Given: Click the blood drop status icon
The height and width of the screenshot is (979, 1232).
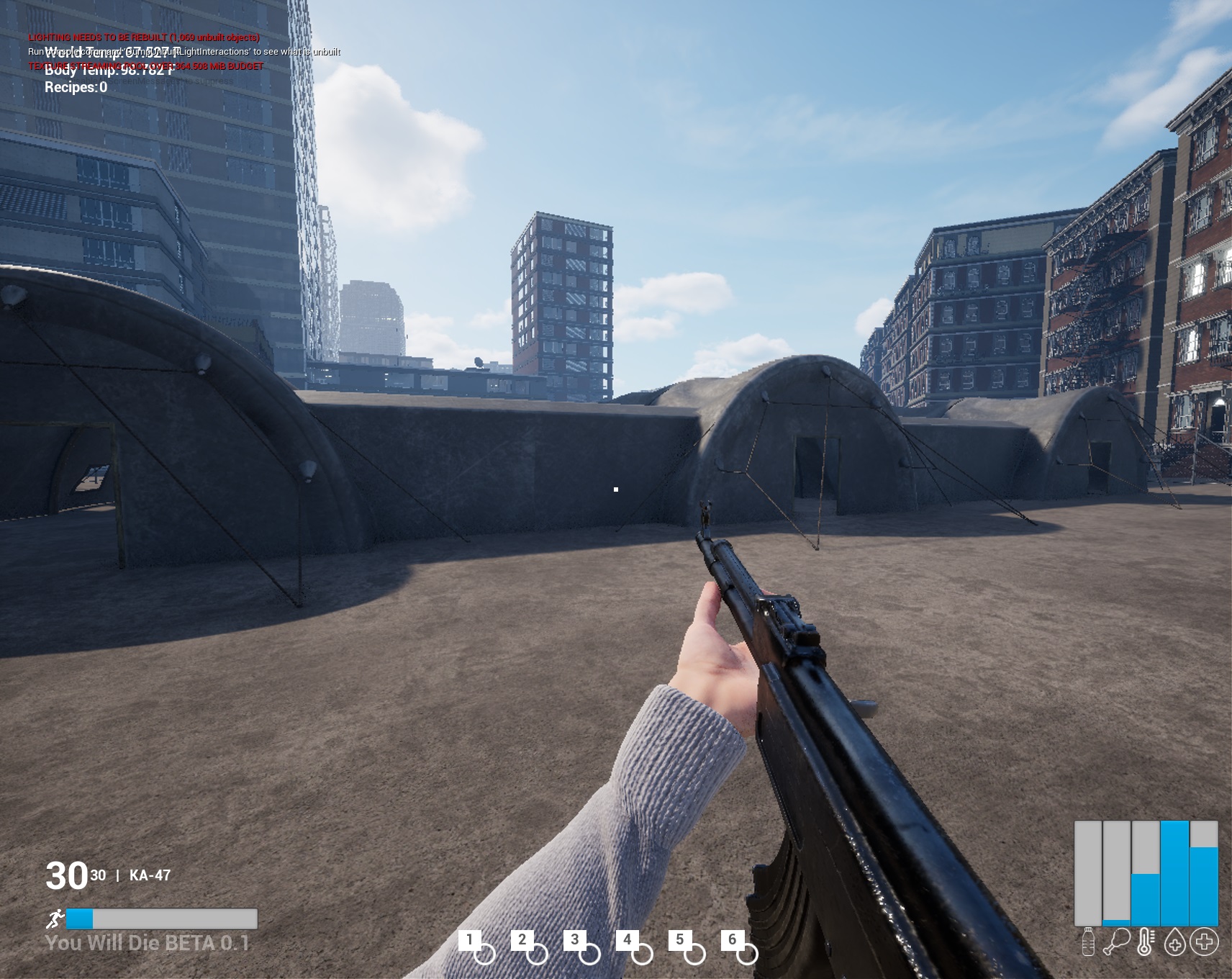Looking at the screenshot, I should pos(1174,942).
